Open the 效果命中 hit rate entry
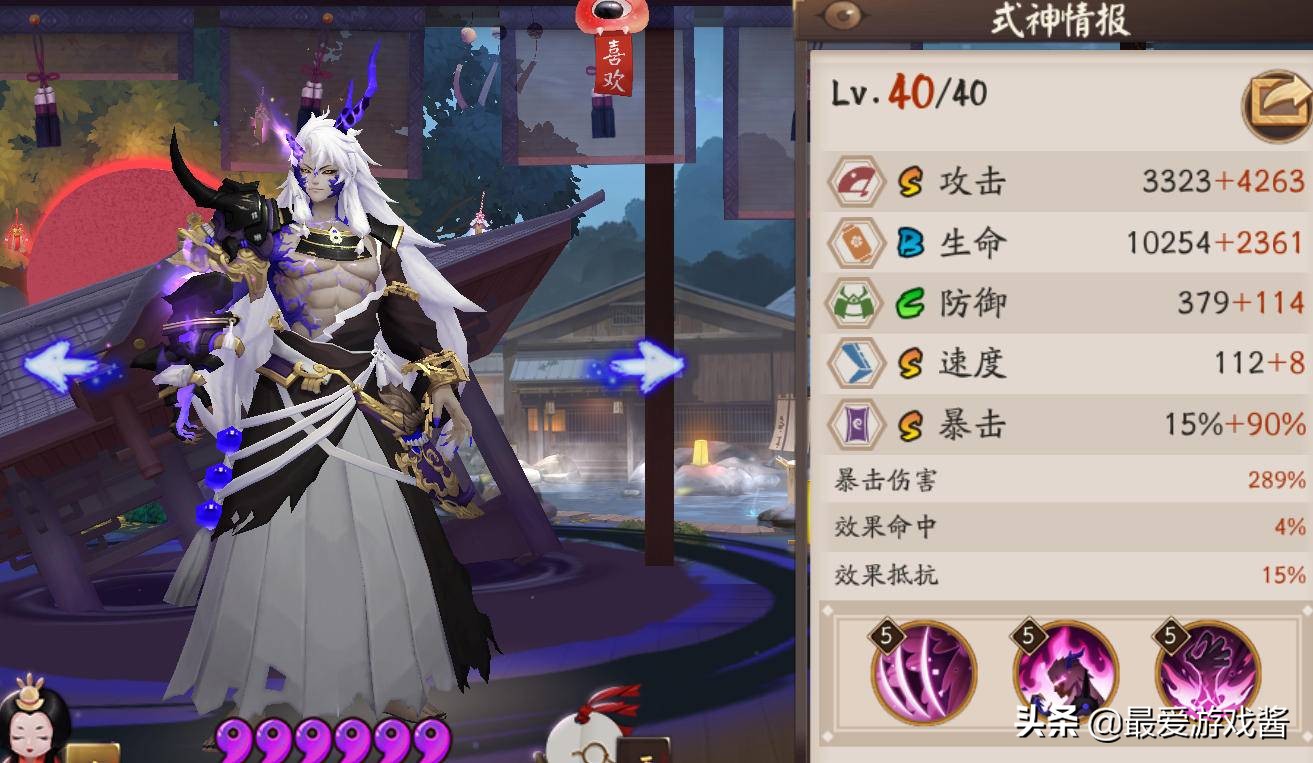Image resolution: width=1313 pixels, height=763 pixels. [x=1060, y=527]
